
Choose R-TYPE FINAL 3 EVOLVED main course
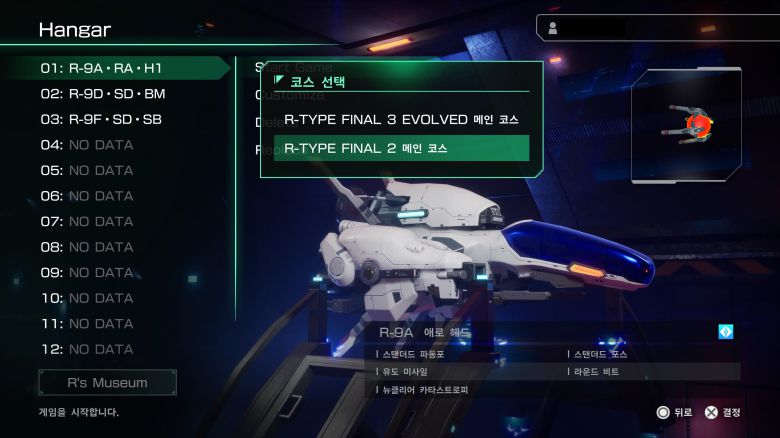[401, 119]
